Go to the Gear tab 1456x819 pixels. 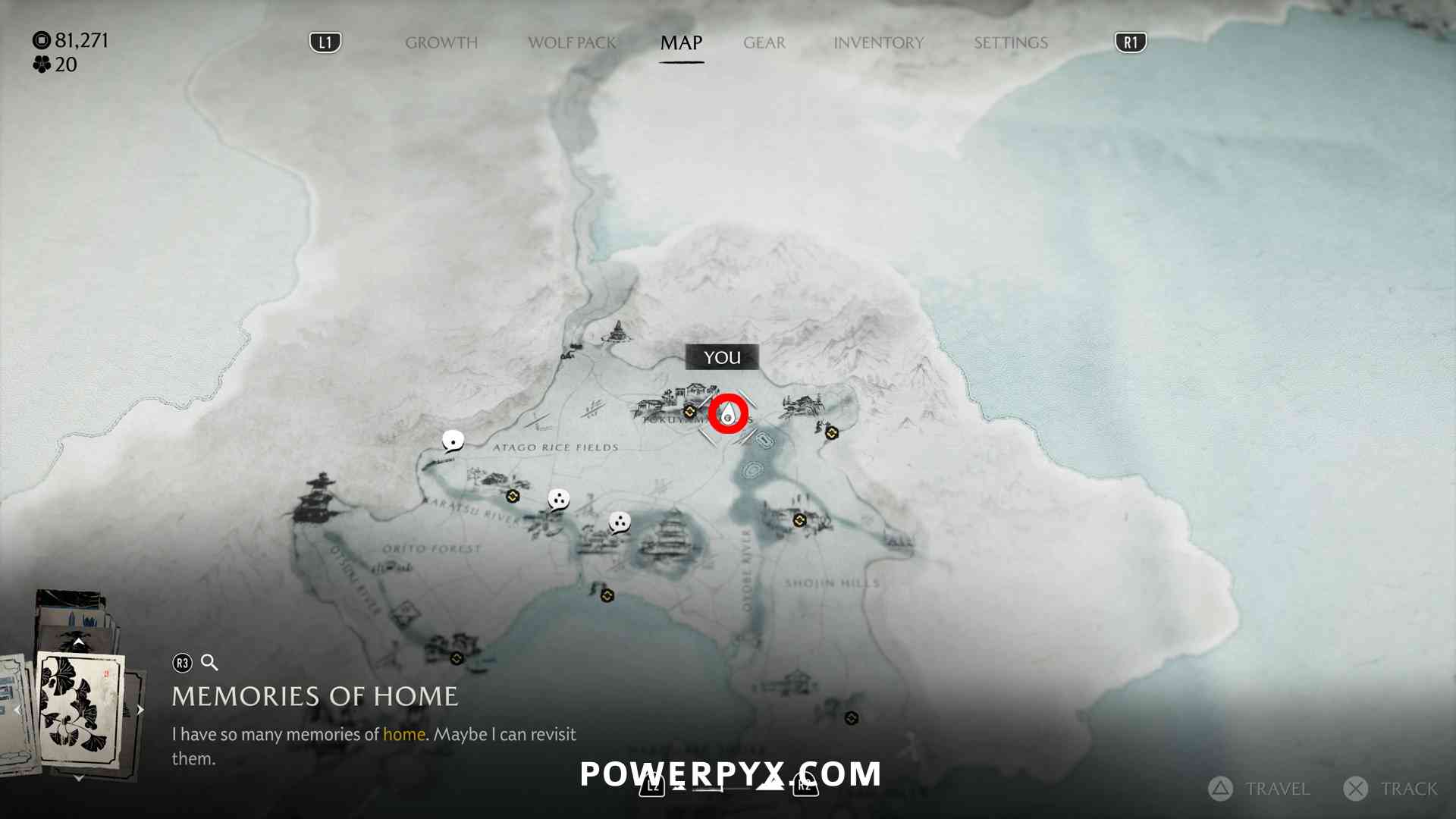pyautogui.click(x=764, y=42)
